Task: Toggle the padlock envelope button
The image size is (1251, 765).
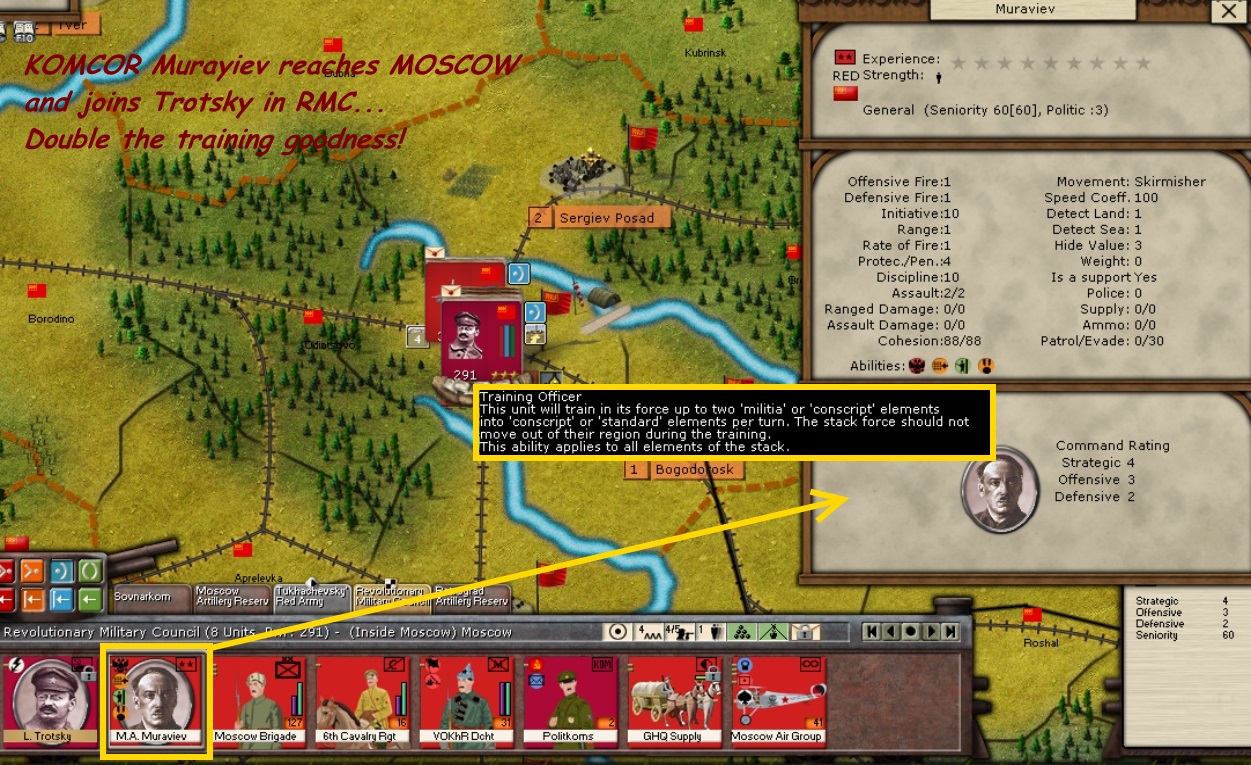Action: pos(806,632)
